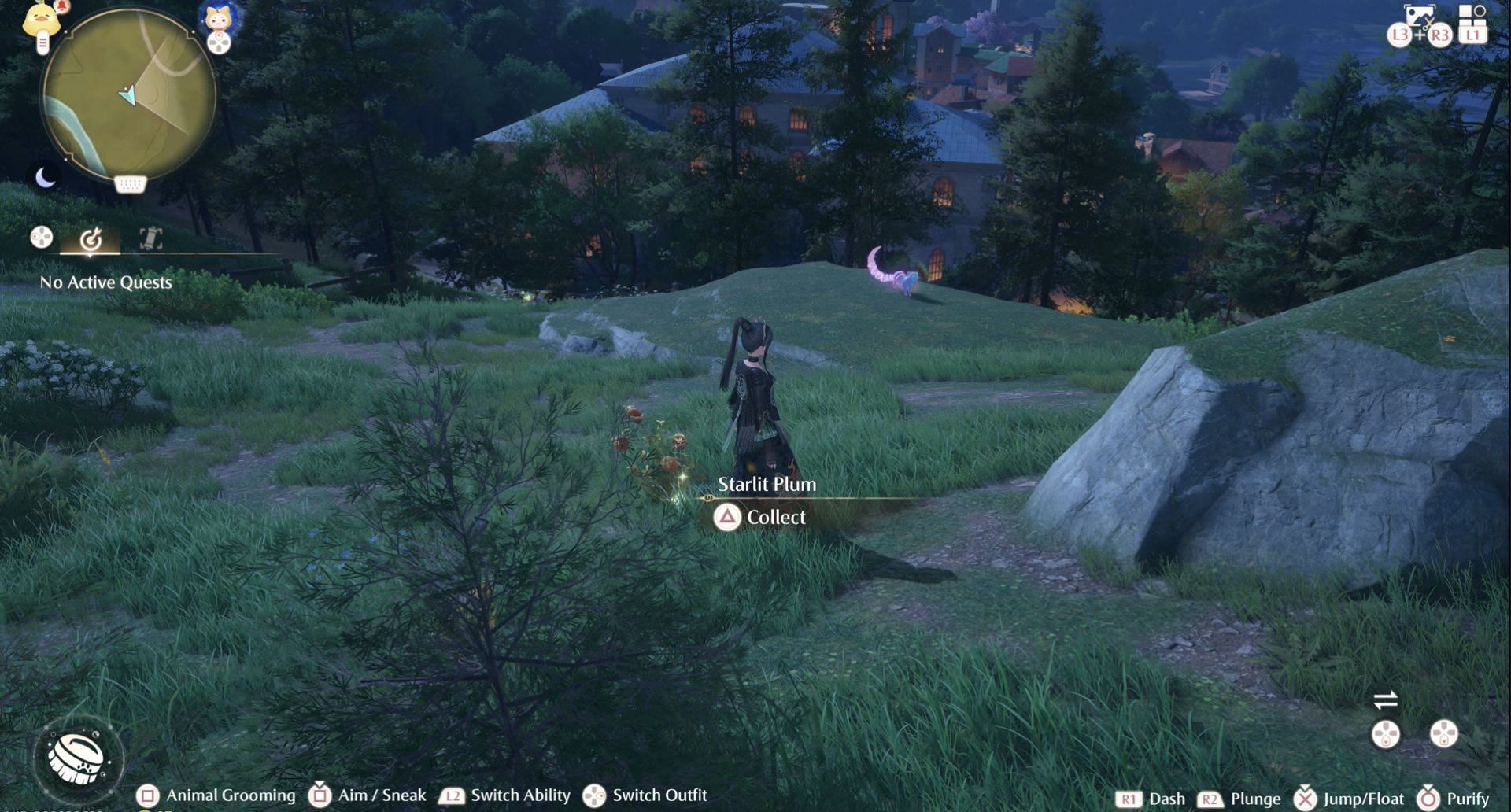The width and height of the screenshot is (1511, 812).
Task: Open the grid main menu icon
Action: click(1472, 16)
